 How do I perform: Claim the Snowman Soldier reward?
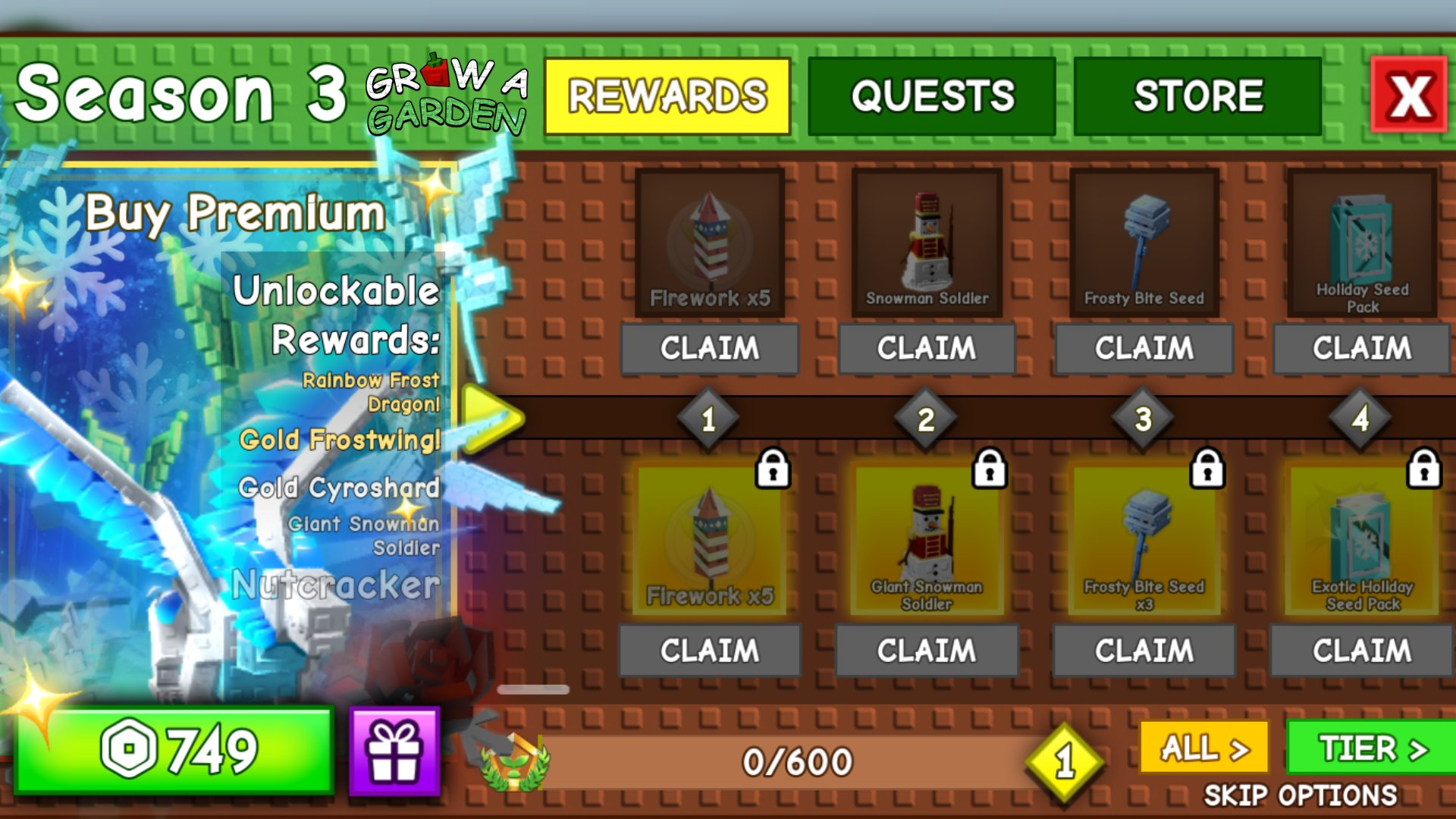(927, 348)
